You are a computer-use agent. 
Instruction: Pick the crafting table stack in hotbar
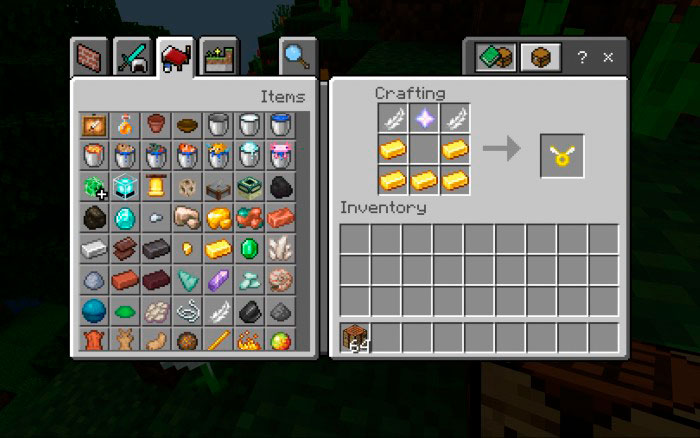pyautogui.click(x=355, y=338)
